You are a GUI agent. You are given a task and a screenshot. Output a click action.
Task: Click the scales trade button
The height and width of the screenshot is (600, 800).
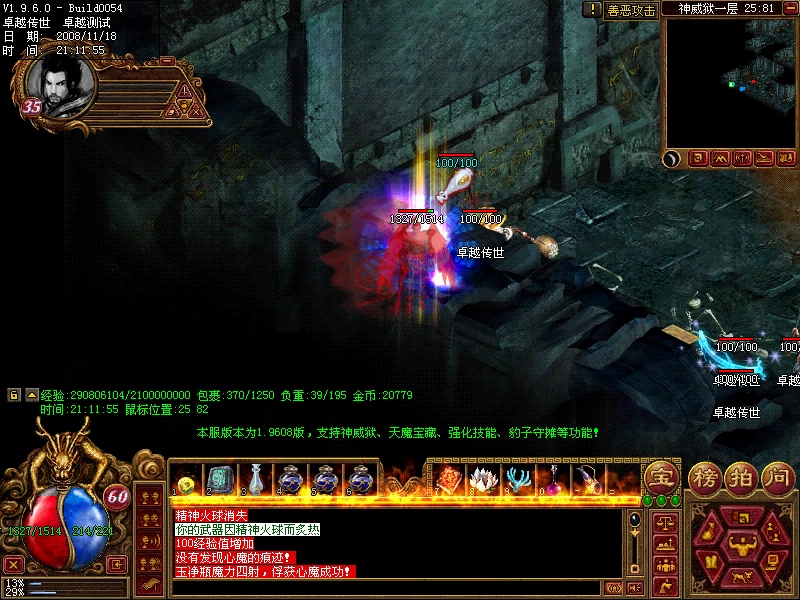pos(665,521)
